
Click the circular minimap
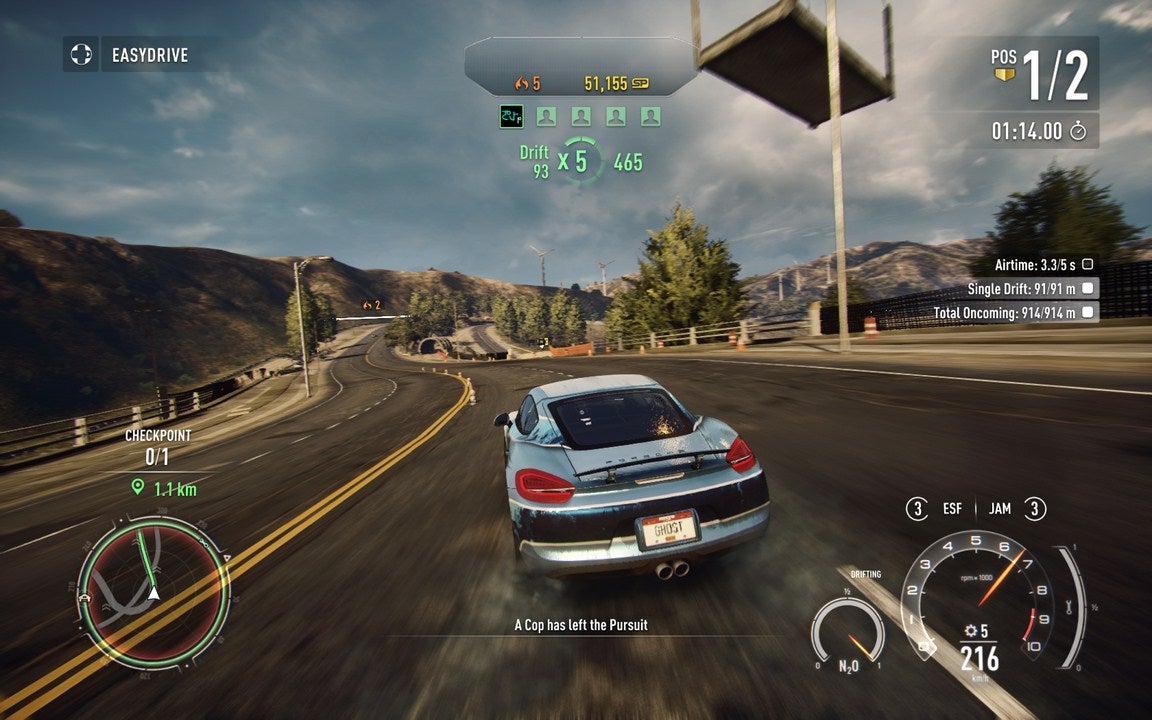[x=153, y=591]
